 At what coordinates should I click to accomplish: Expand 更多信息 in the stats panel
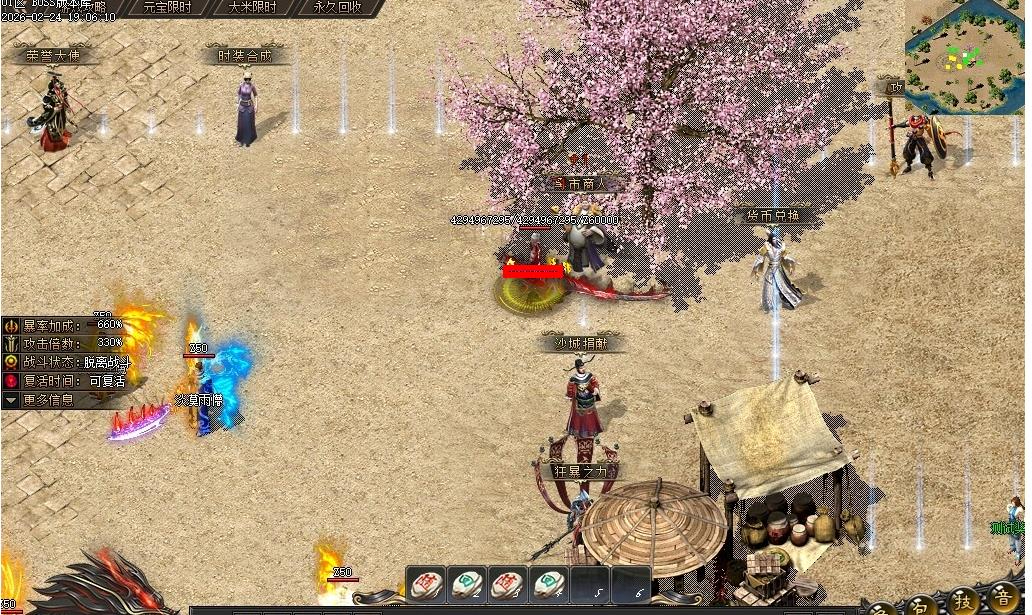click(48, 400)
